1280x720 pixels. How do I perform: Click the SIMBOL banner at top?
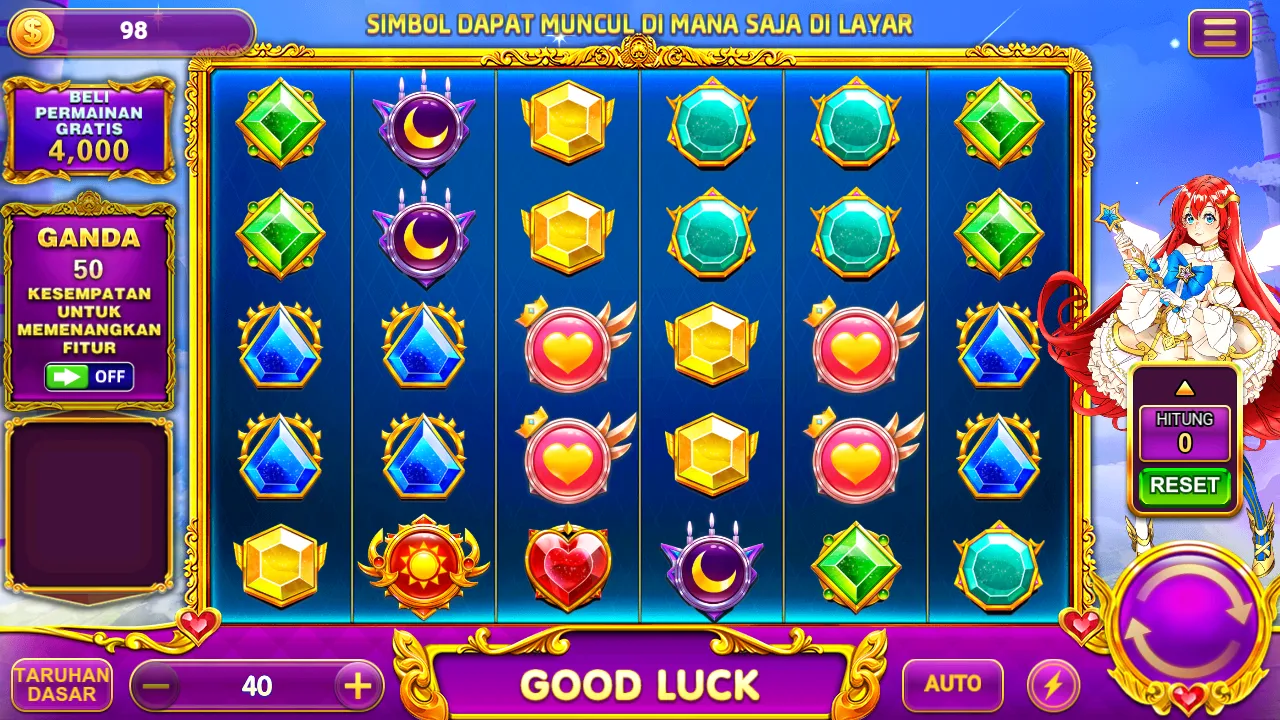tap(640, 24)
